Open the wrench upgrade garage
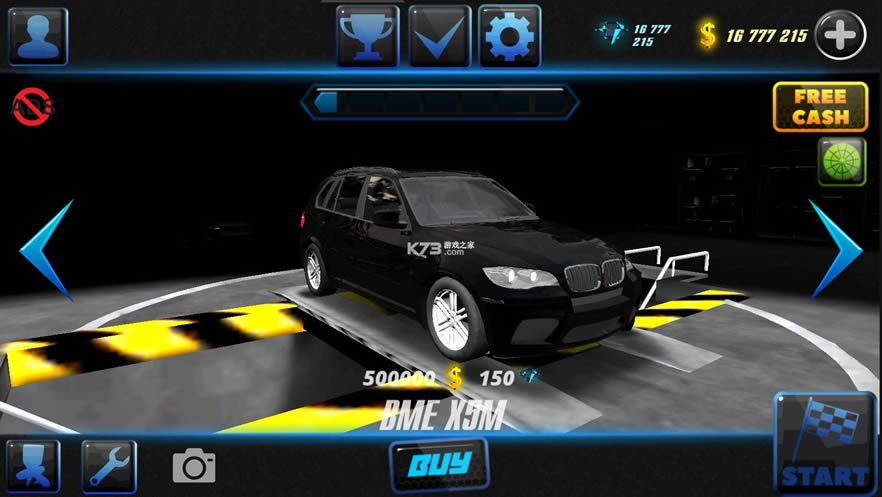This screenshot has height=497, width=882. (x=109, y=466)
